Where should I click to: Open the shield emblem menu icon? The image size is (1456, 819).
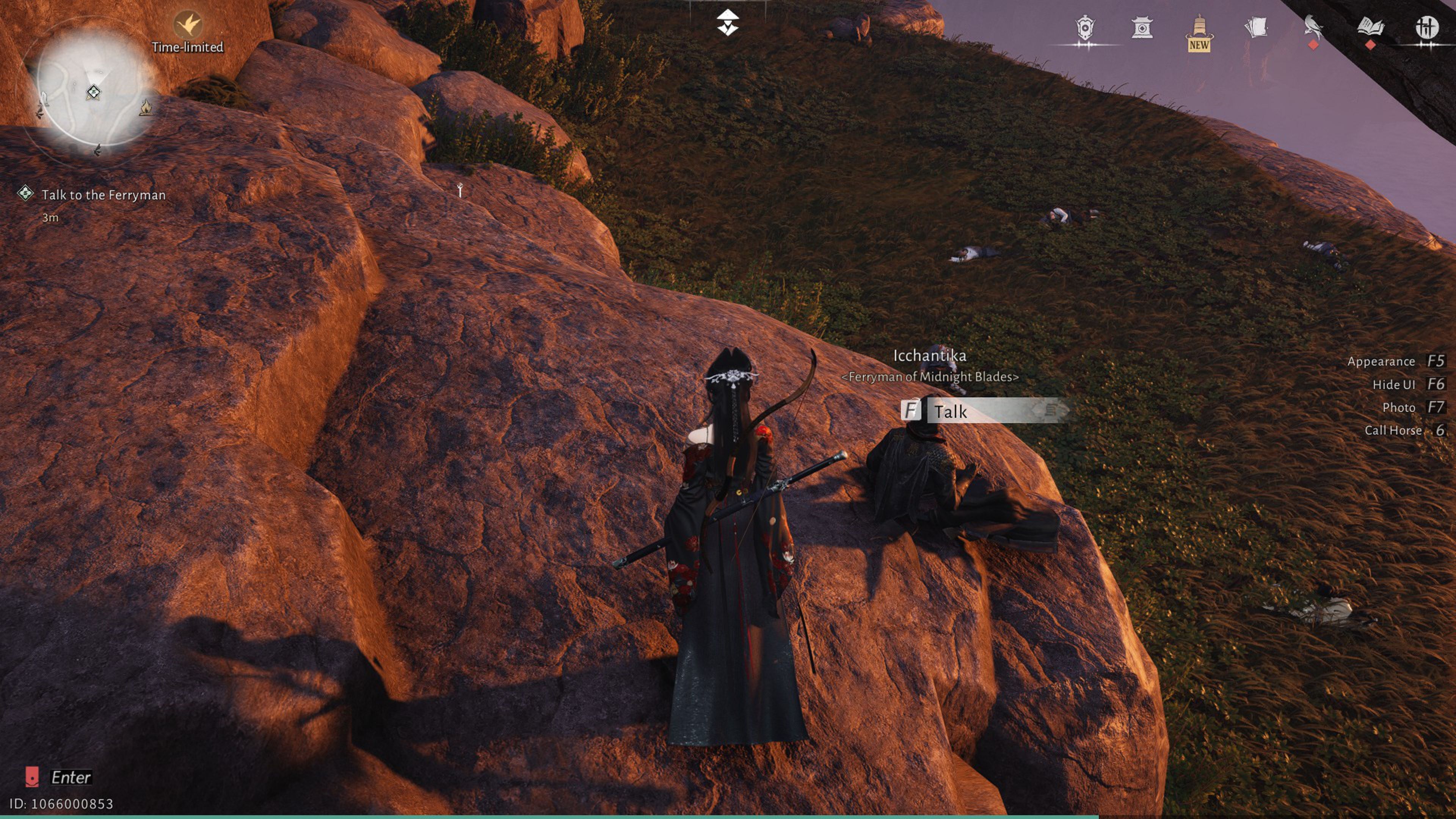click(x=1085, y=28)
